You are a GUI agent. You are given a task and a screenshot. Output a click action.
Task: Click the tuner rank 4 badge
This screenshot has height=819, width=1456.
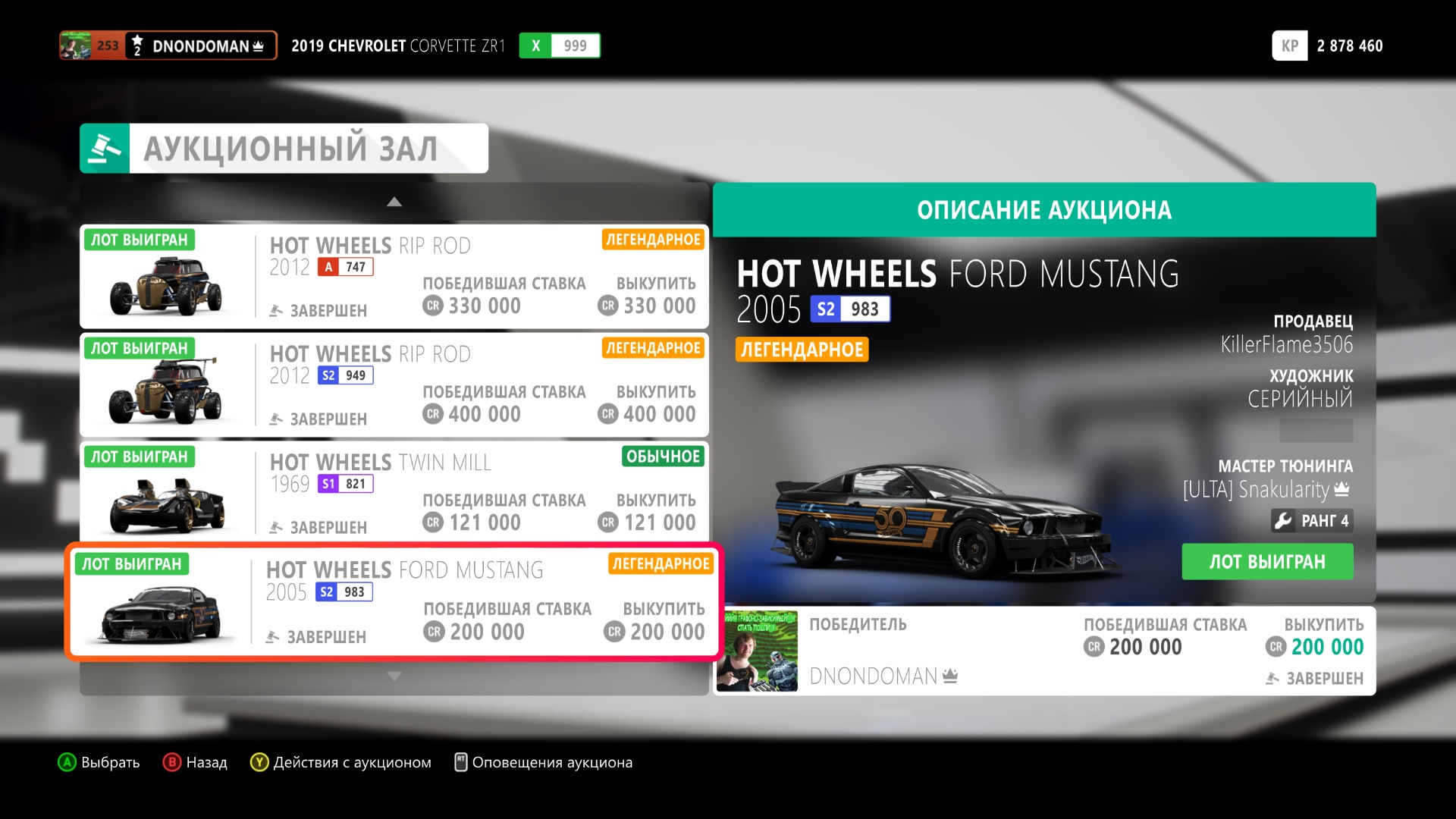(1312, 521)
